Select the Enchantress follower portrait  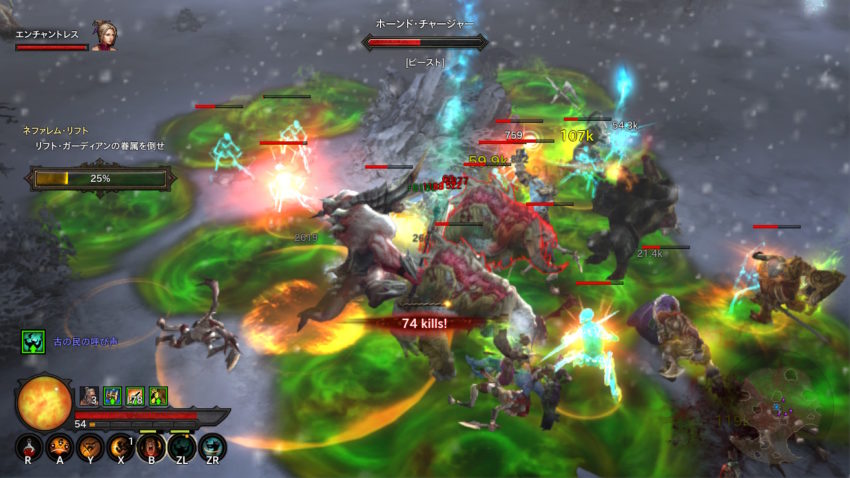104,37
